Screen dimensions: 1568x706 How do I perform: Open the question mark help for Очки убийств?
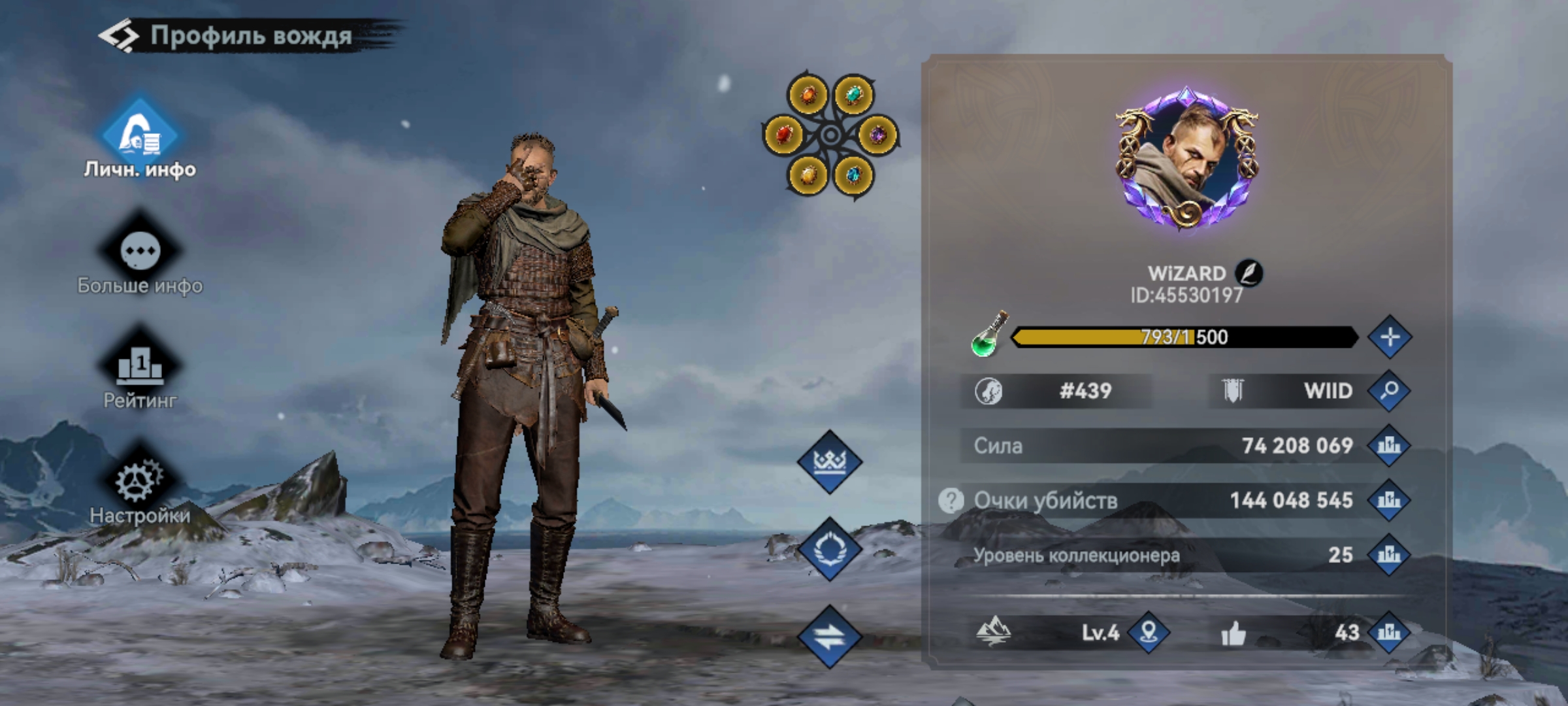click(x=951, y=501)
